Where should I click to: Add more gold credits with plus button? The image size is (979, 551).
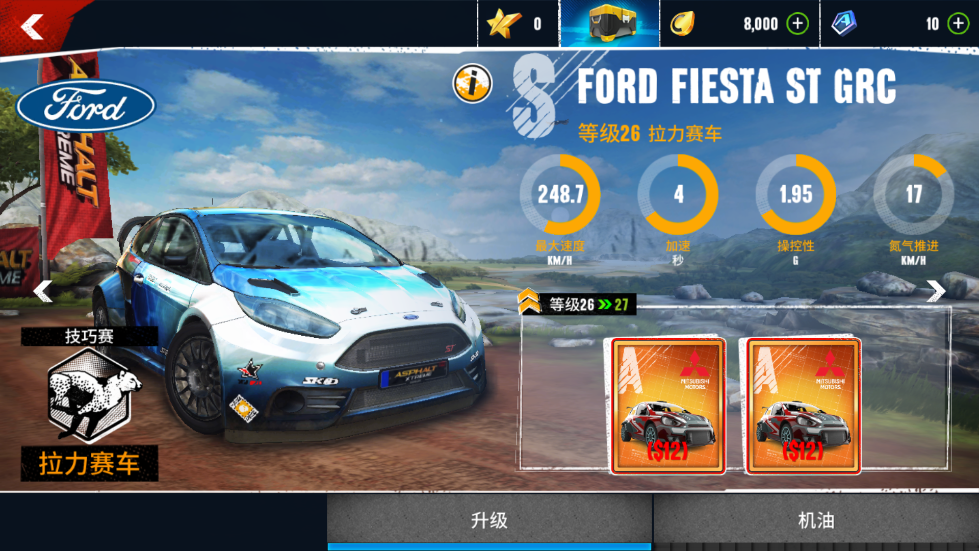point(797,24)
